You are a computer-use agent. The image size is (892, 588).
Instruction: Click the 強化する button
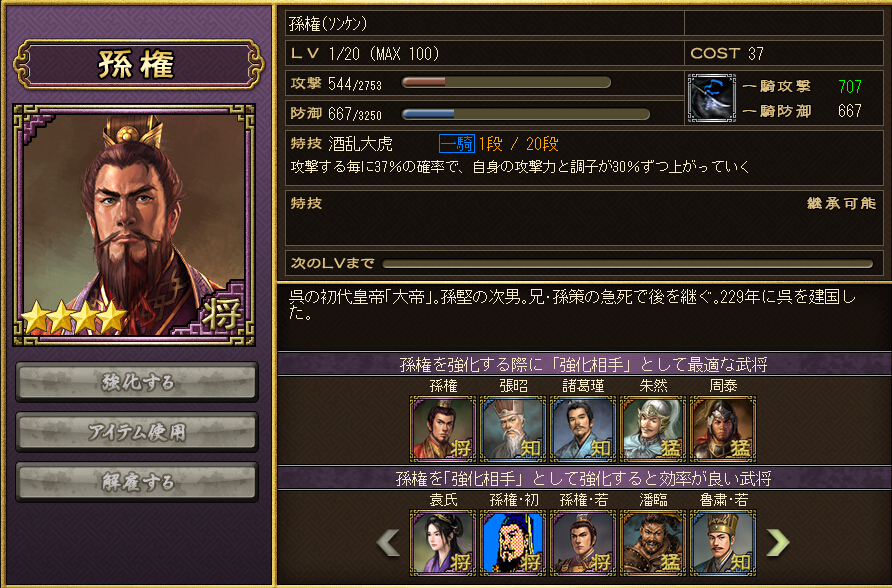click(x=137, y=381)
